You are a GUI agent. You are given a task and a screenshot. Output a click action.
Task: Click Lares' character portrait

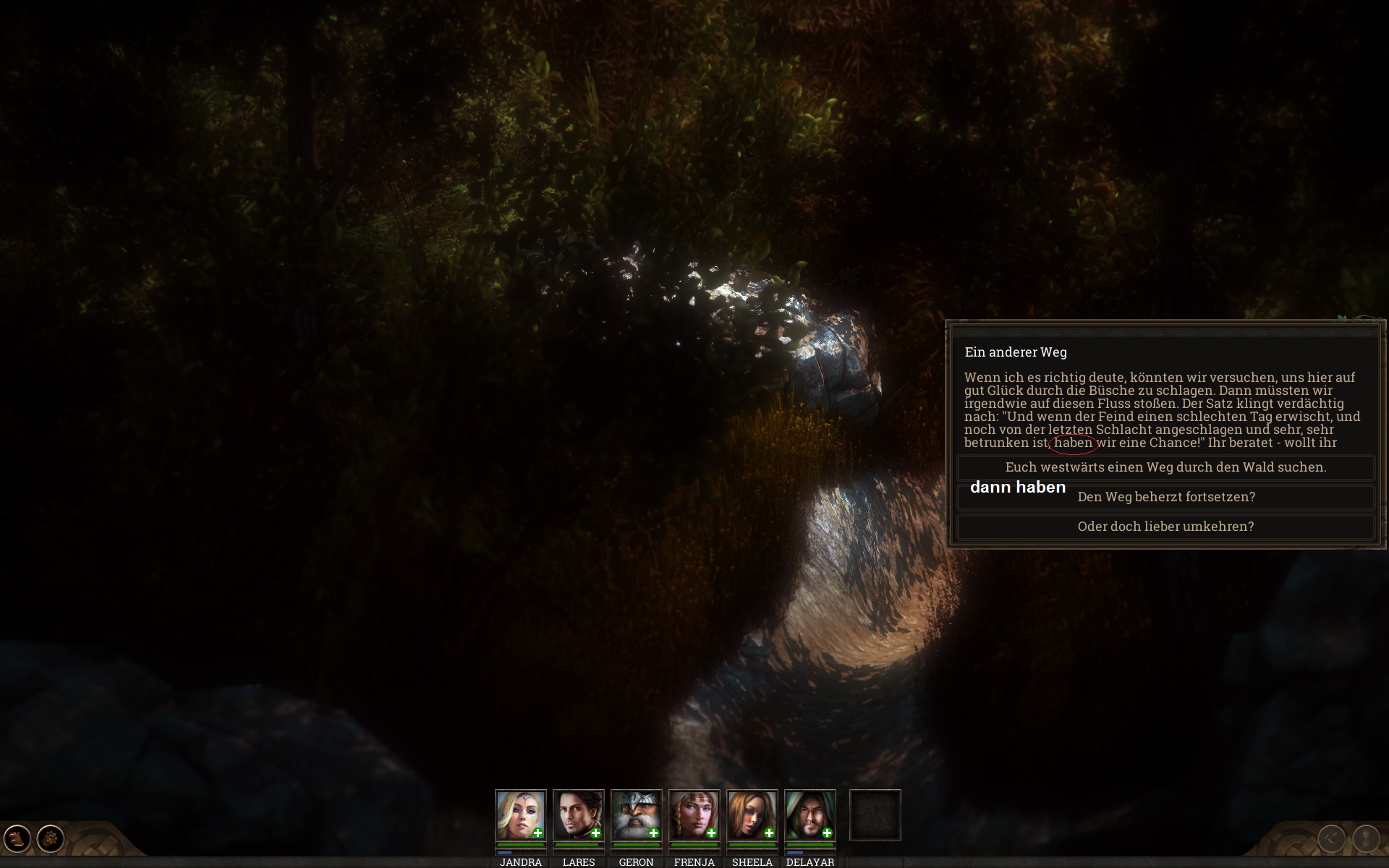point(577,814)
